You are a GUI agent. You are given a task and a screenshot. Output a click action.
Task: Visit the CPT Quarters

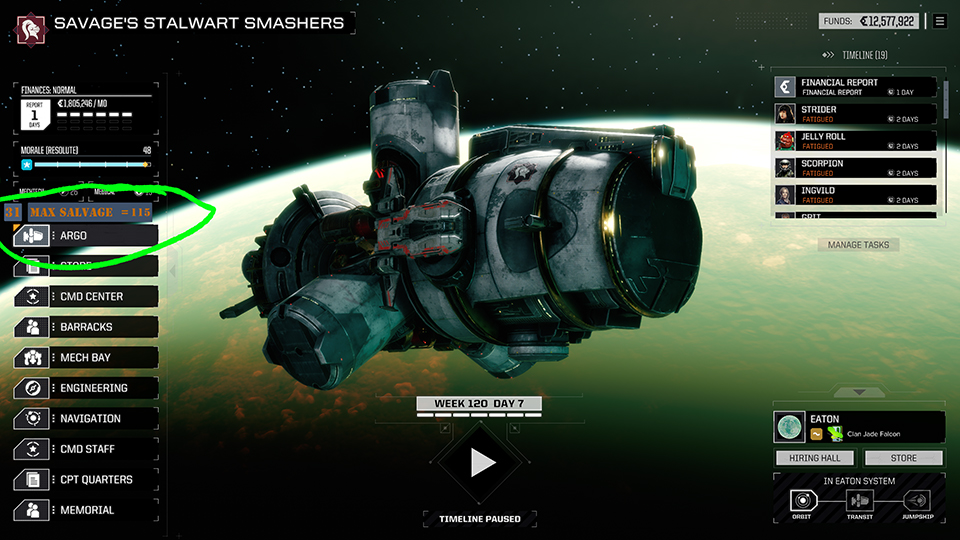[x=86, y=480]
